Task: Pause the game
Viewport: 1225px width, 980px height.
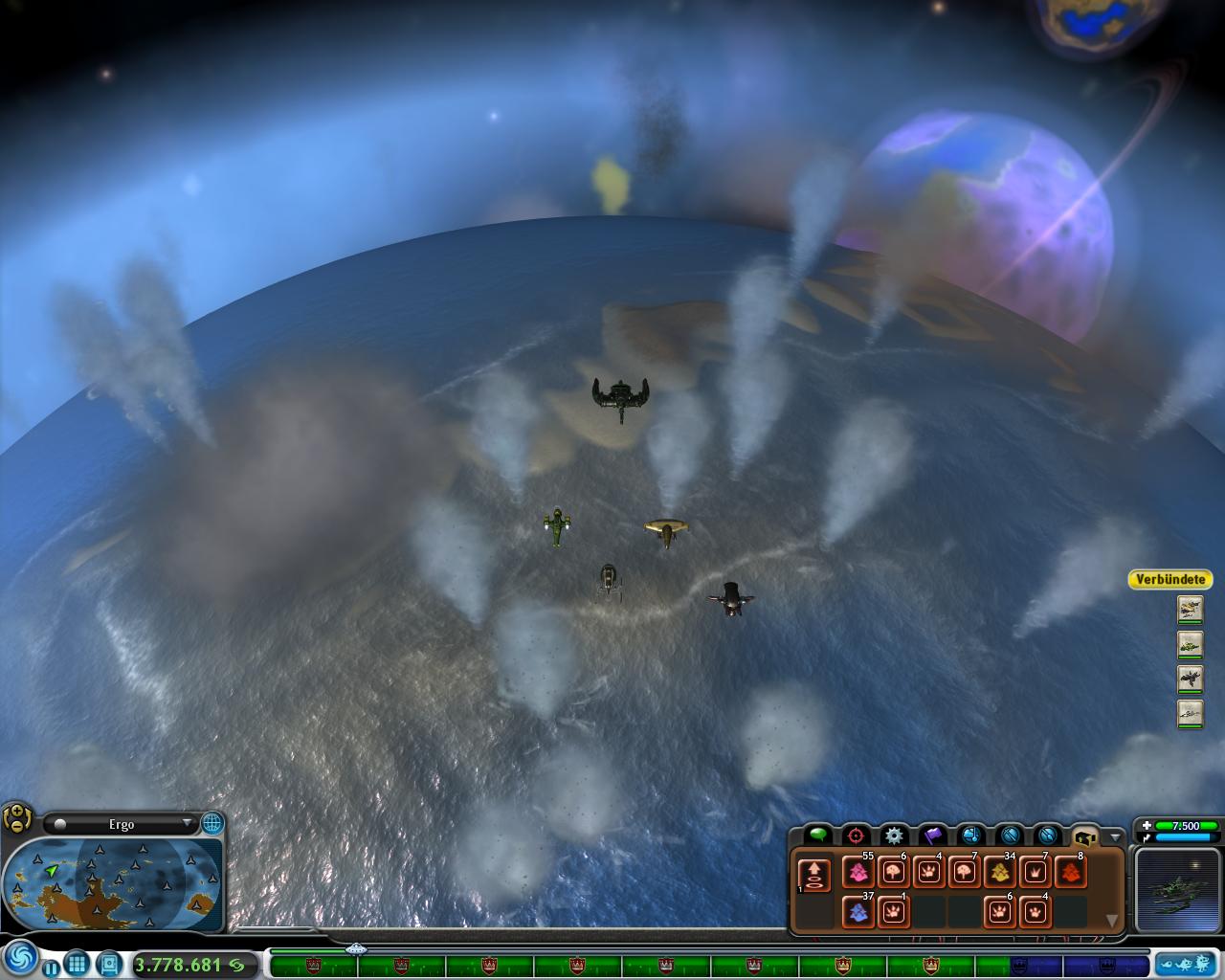Action: 50,968
